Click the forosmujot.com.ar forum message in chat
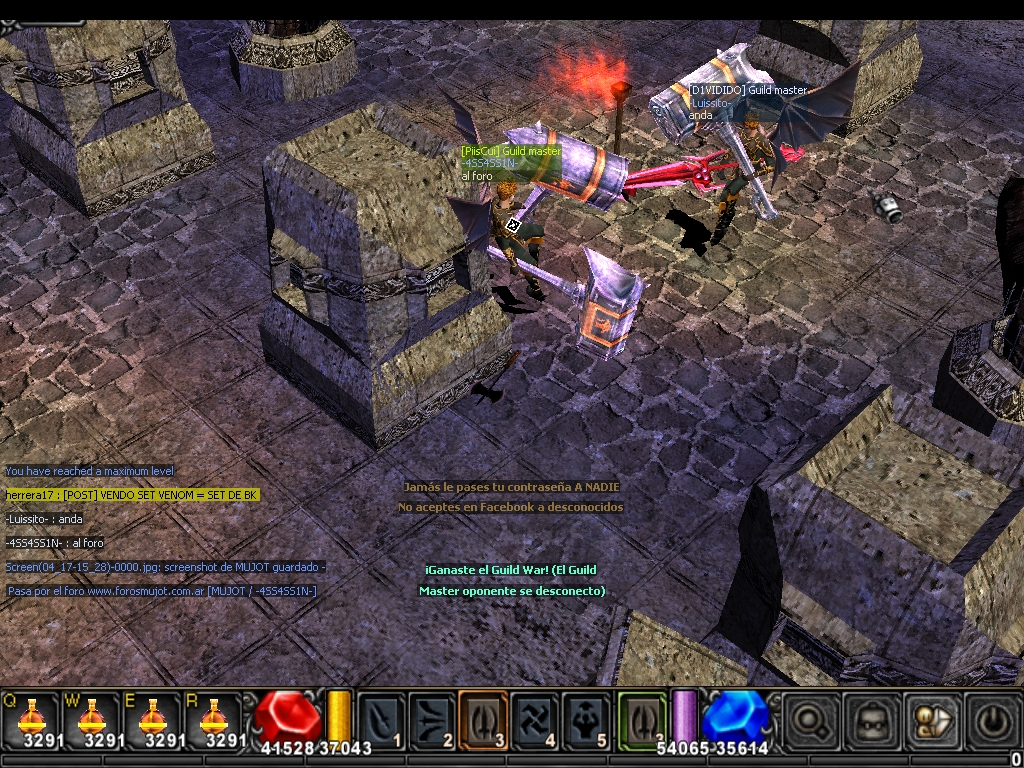The width and height of the screenshot is (1024, 768). click(x=162, y=591)
